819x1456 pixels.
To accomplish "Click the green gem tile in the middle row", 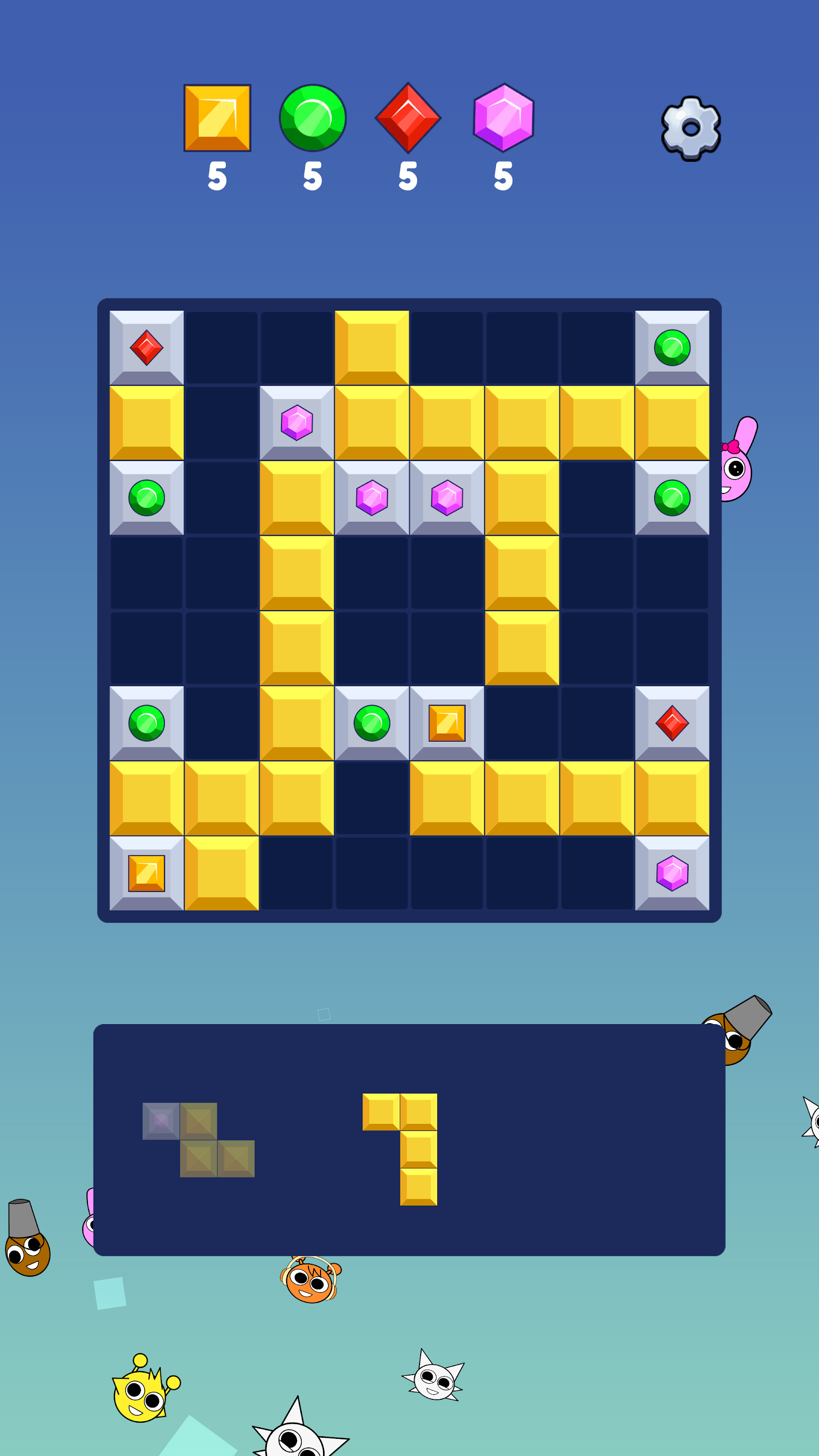I will pos(372,722).
